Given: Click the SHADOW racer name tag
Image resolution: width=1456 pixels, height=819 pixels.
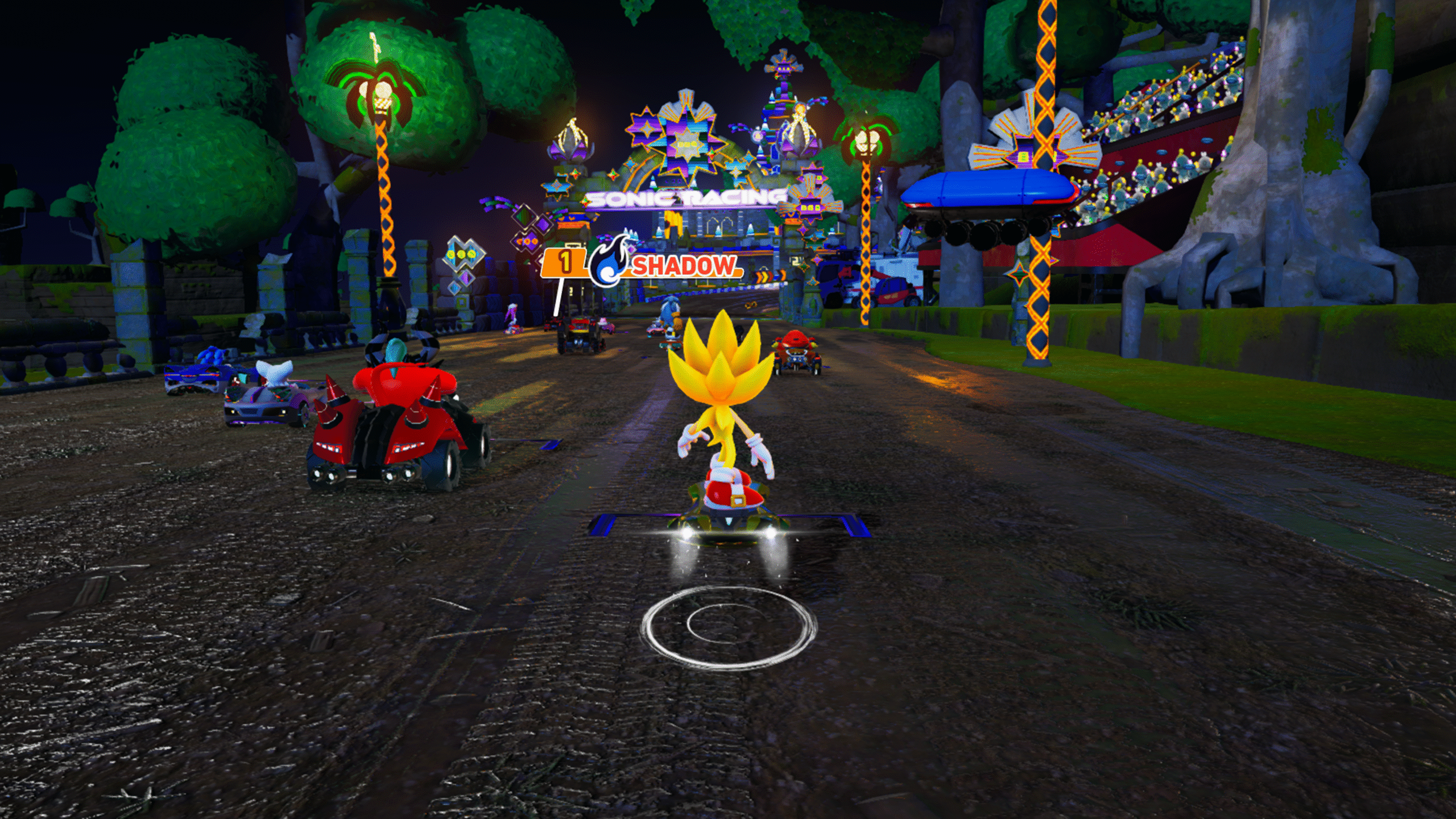Looking at the screenshot, I should pyautogui.click(x=682, y=266).
